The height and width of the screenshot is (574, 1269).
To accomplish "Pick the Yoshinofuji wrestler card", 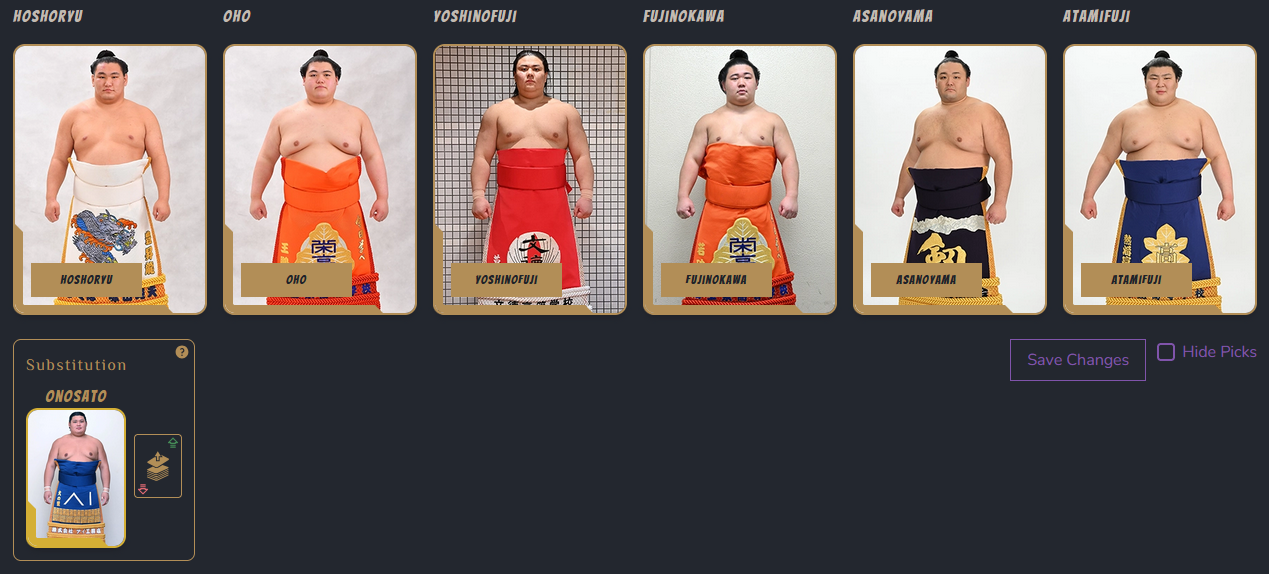I will click(530, 179).
